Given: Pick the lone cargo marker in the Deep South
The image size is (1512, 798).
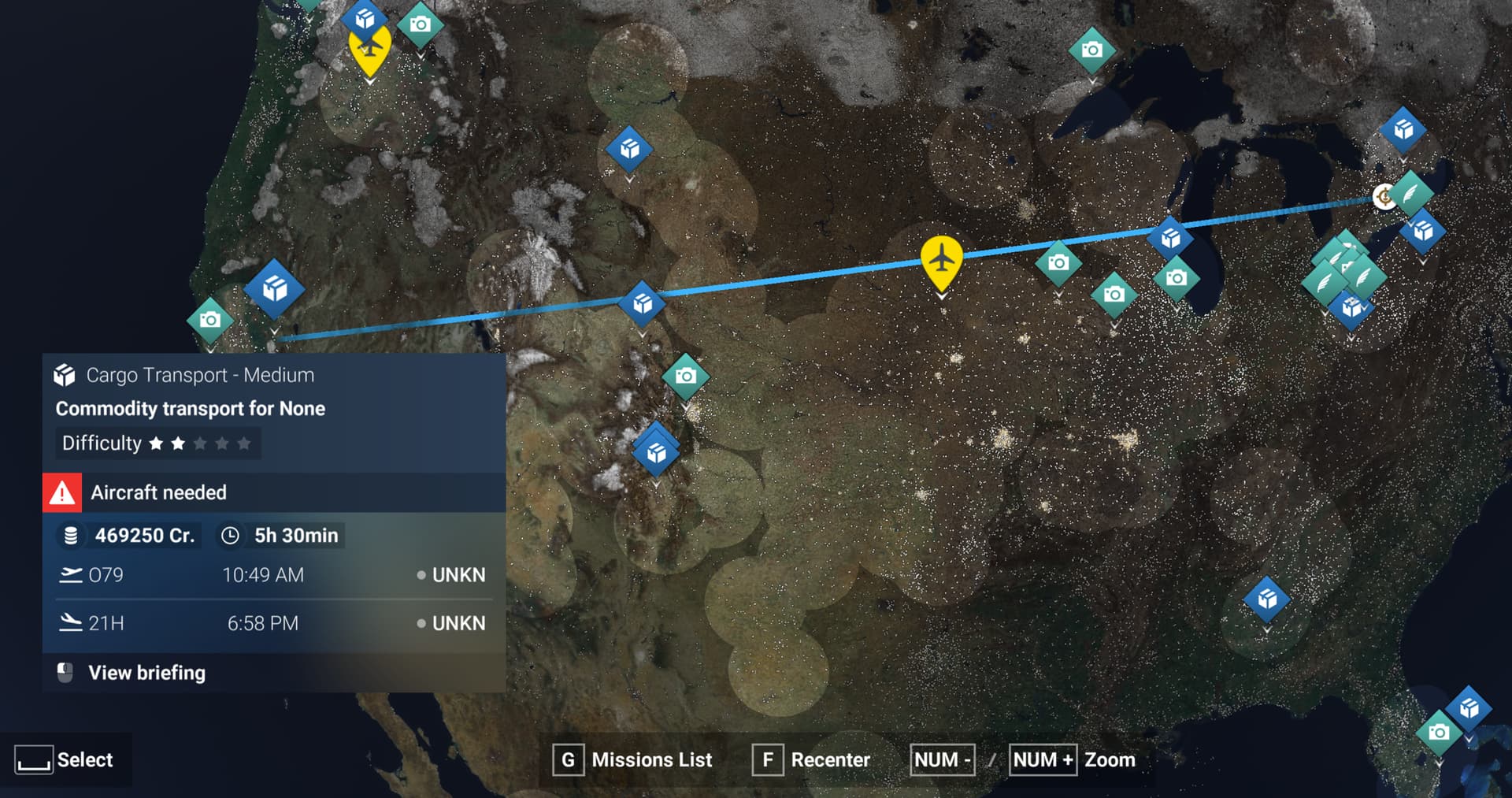Looking at the screenshot, I should 1266,599.
